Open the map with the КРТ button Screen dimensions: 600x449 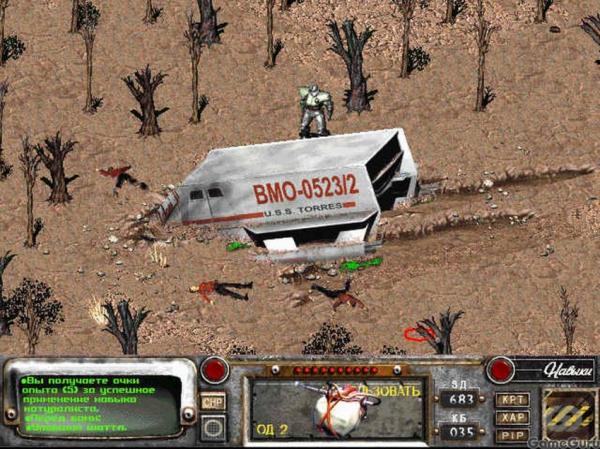click(x=512, y=400)
